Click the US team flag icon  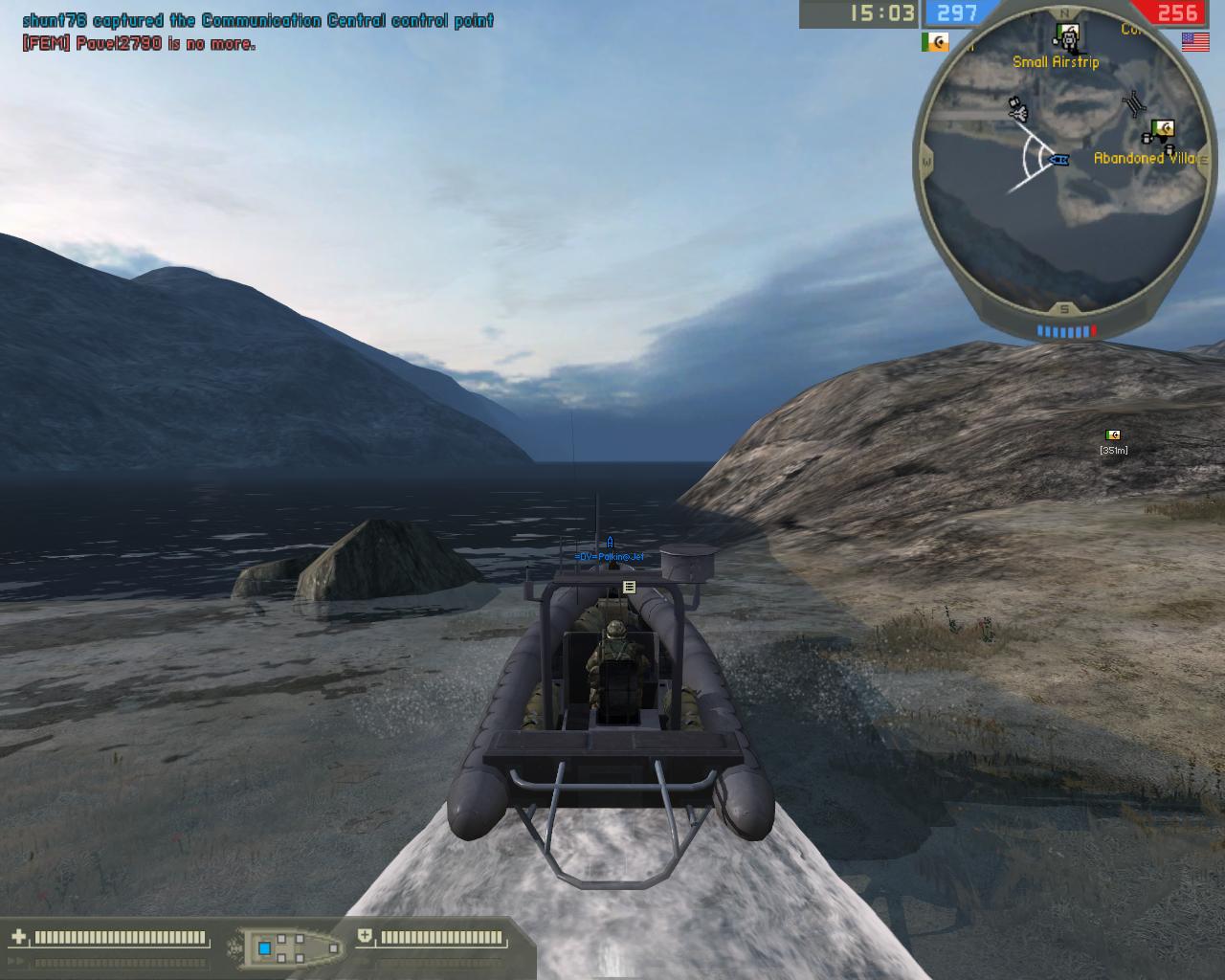pos(1195,42)
